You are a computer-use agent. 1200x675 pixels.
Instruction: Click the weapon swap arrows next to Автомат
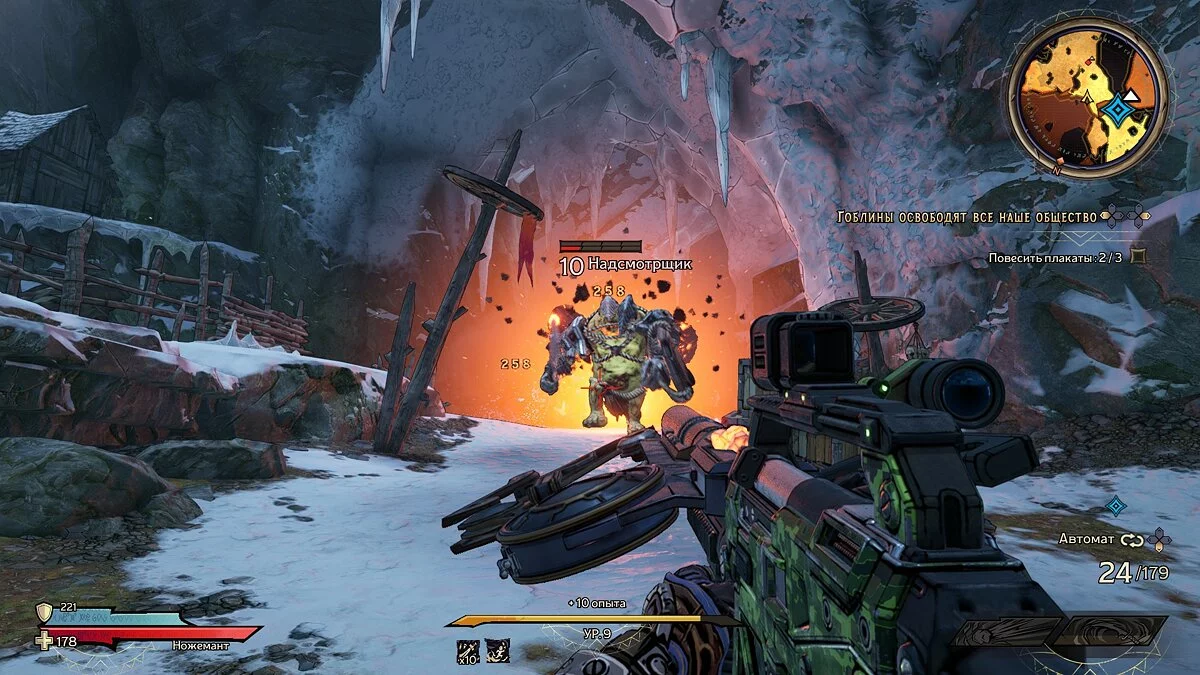1131,540
